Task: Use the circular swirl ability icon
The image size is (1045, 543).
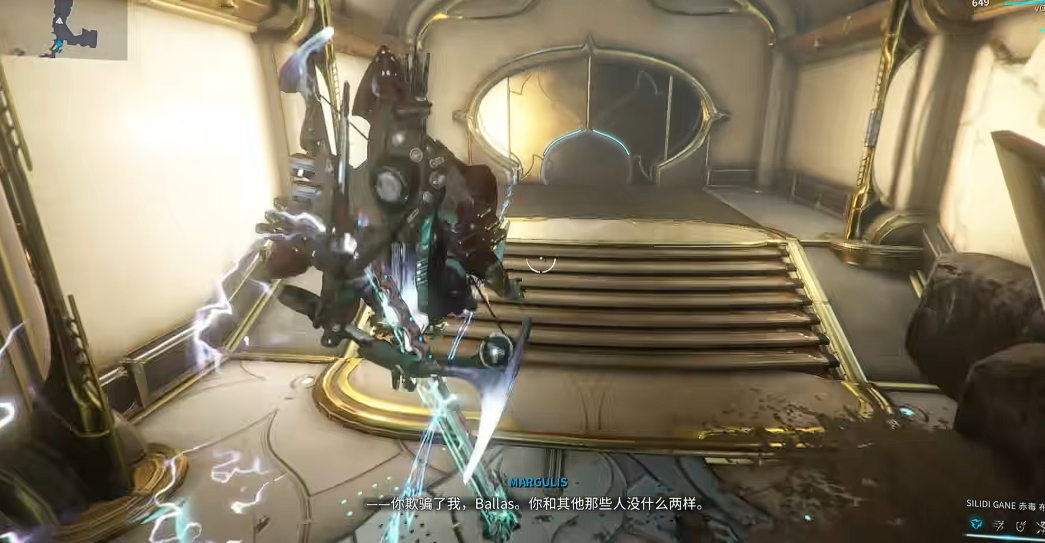Action: coord(1020,524)
